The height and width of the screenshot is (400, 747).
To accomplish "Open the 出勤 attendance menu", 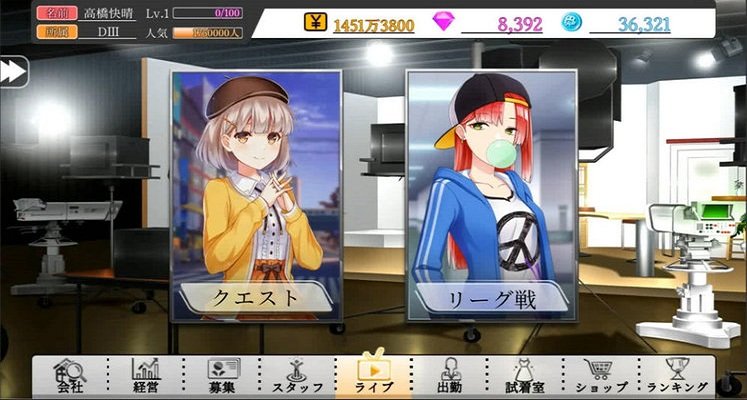I will 449,376.
